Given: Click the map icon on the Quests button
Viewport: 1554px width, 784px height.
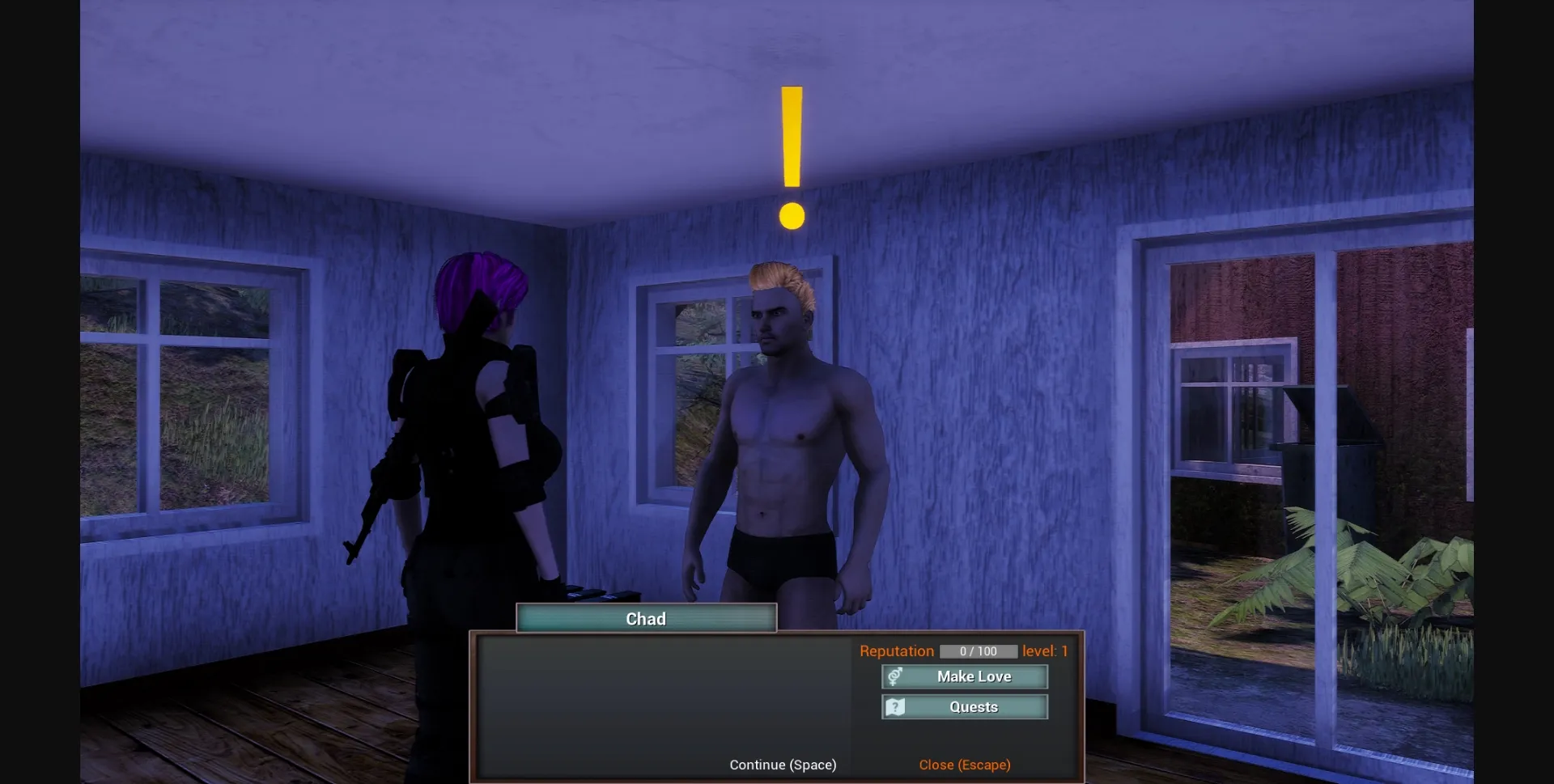Looking at the screenshot, I should (x=894, y=706).
